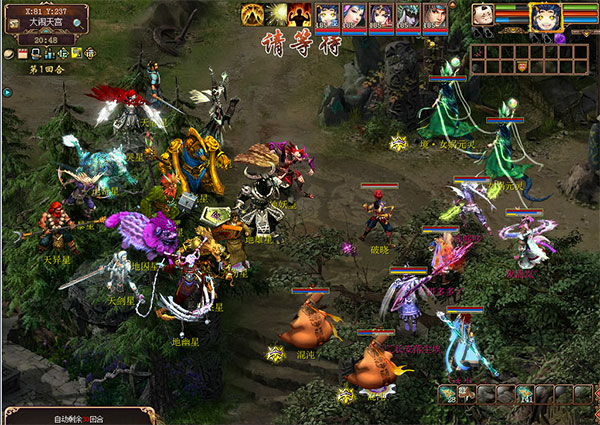Click the pet portrait with the round pale face
Screen dimensions: 600x425
pos(483,15)
